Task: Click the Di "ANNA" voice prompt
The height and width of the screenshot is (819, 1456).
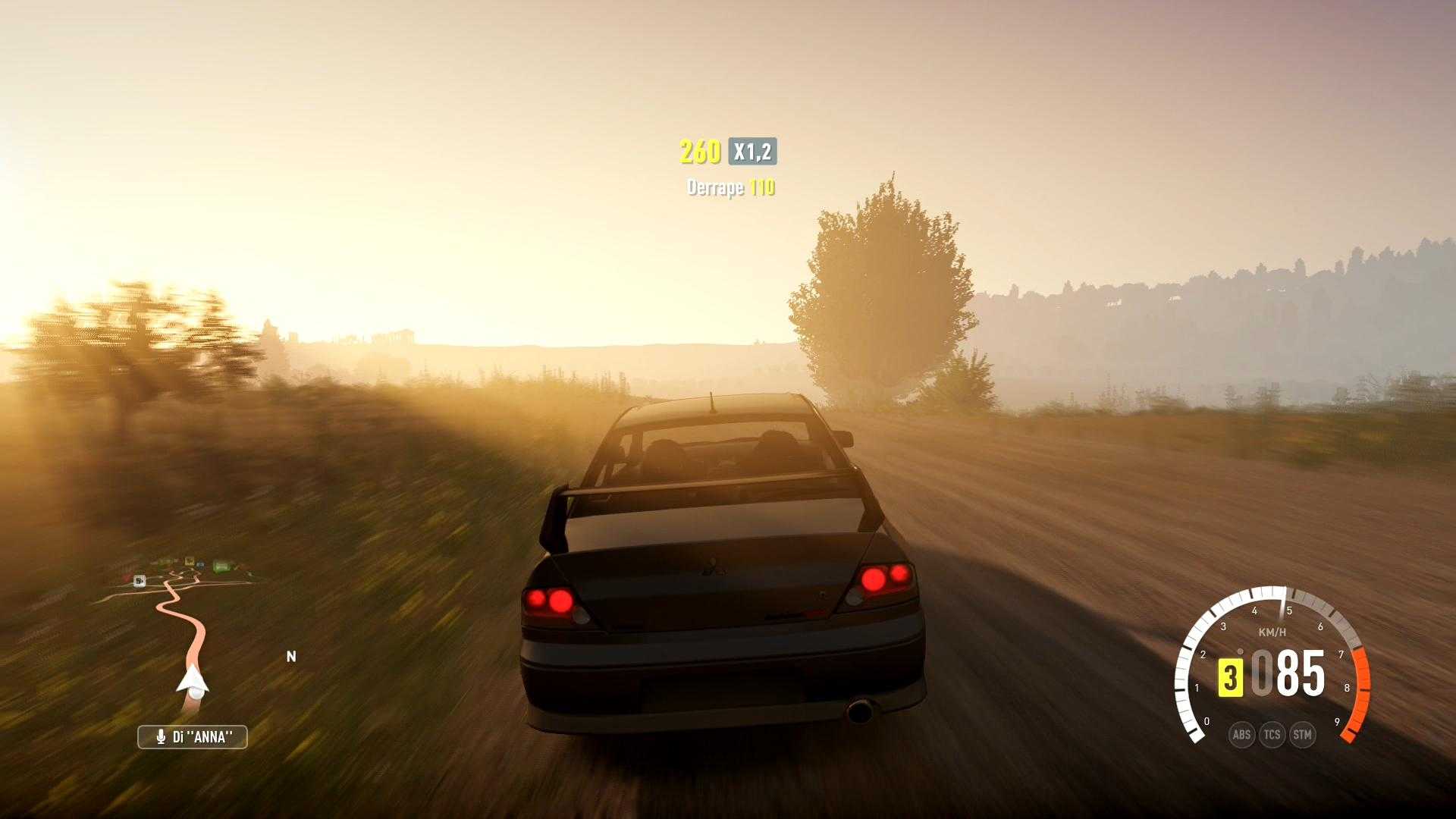Action: point(193,736)
